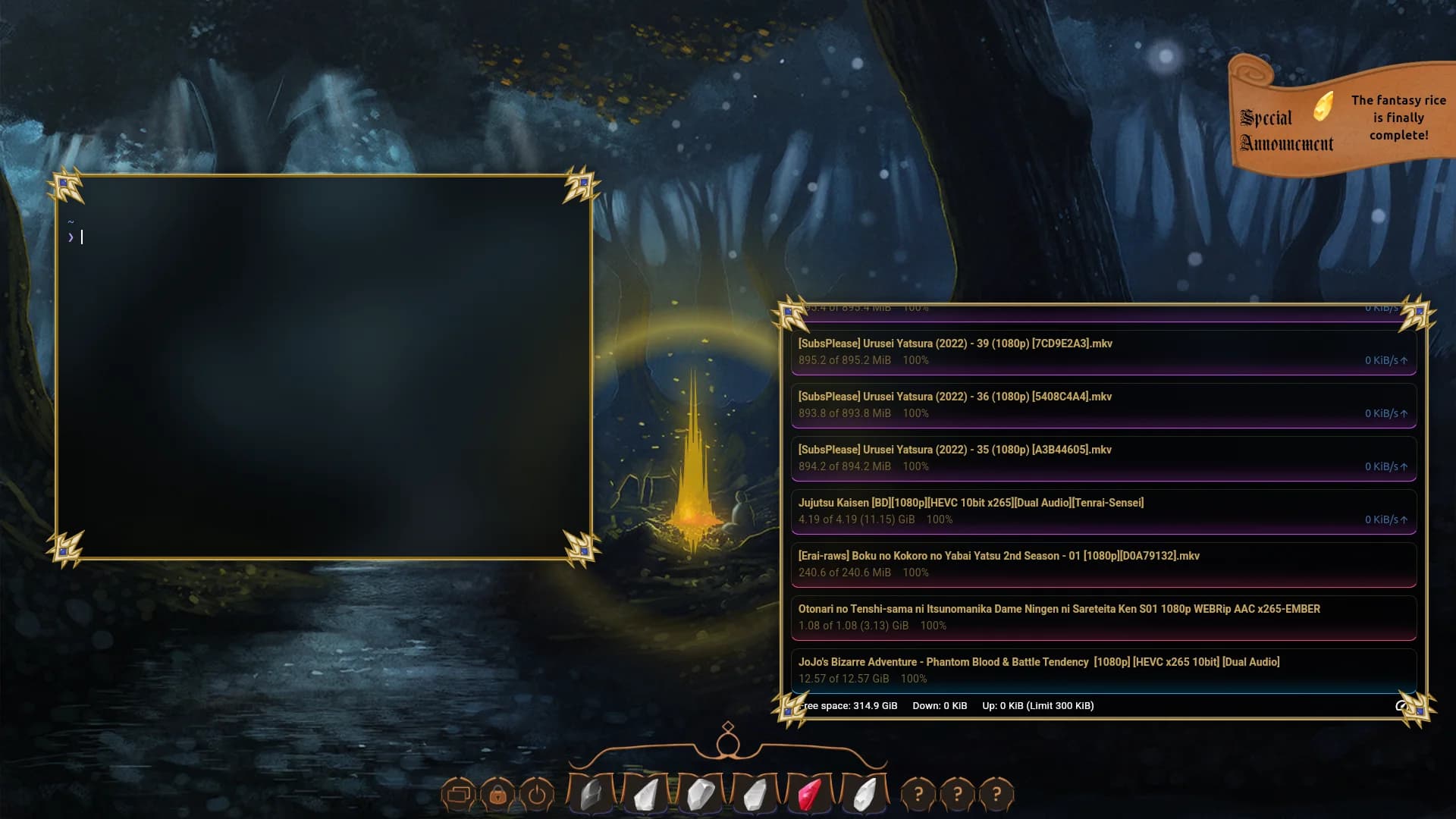Choose the Urusei Yatsura episode 35 torrent
Image resolution: width=1456 pixels, height=819 pixels.
tap(1103, 458)
